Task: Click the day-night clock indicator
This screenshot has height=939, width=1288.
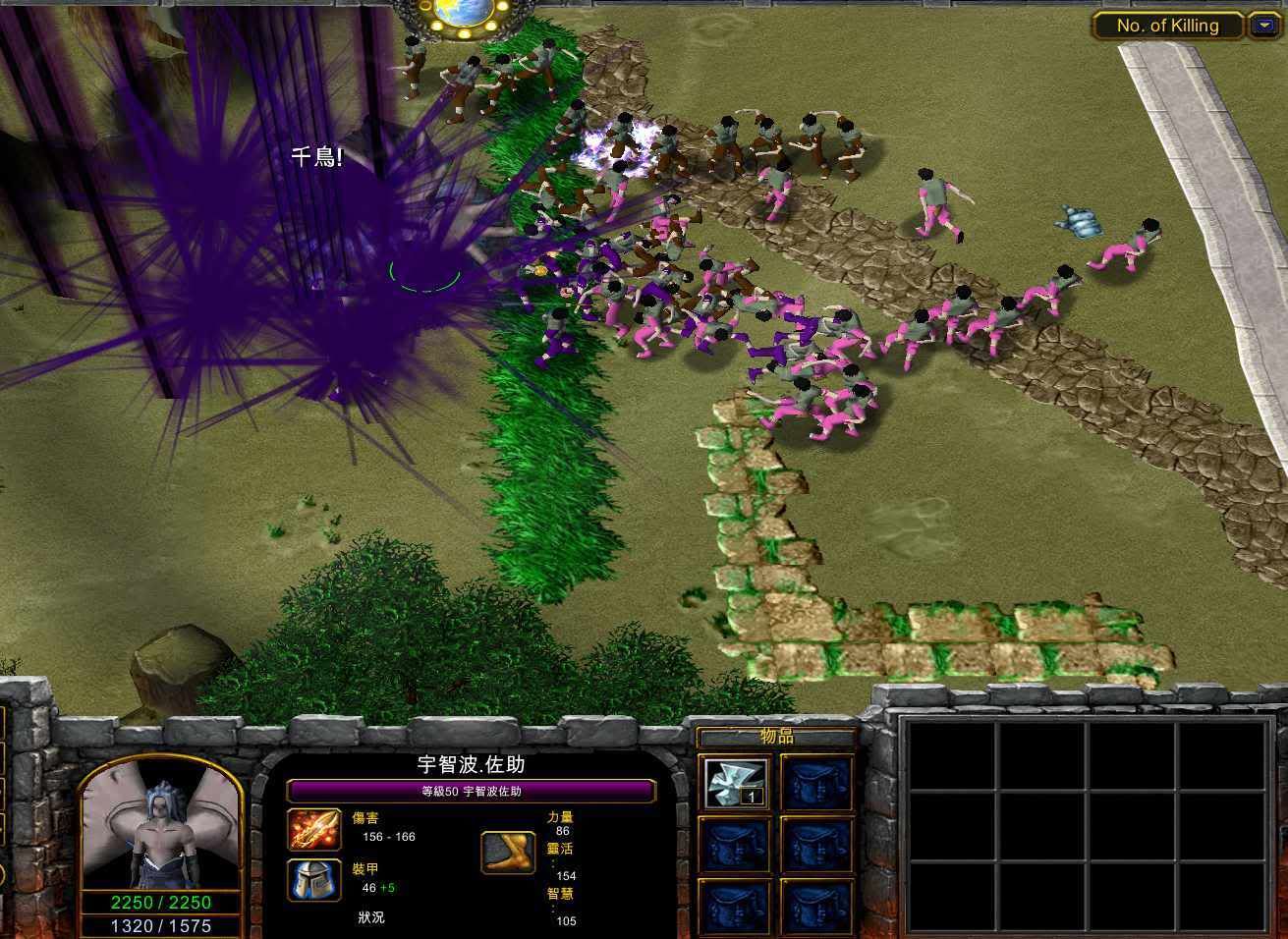Action: tap(460, 14)
